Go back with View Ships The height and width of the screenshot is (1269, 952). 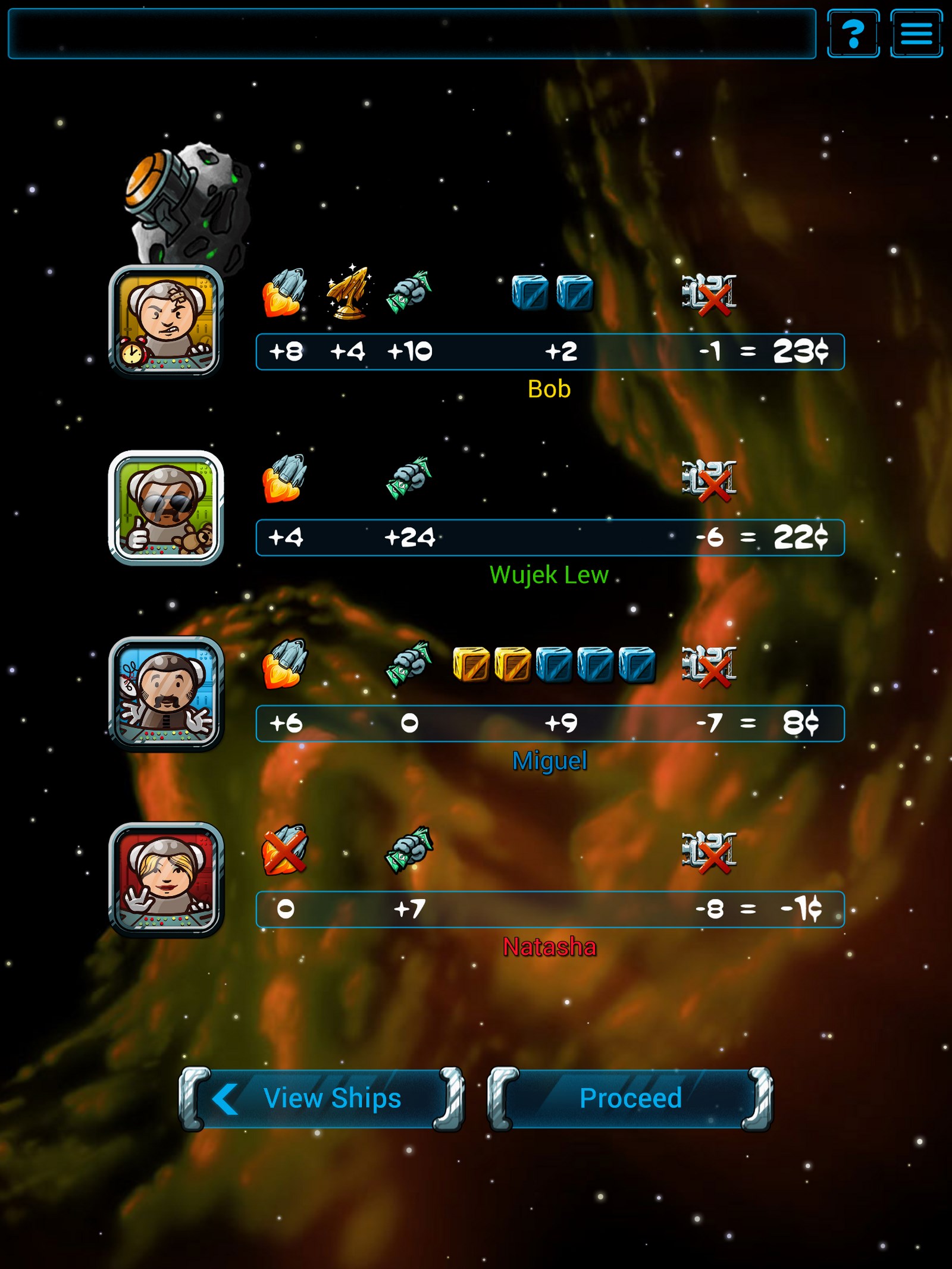pyautogui.click(x=321, y=1098)
